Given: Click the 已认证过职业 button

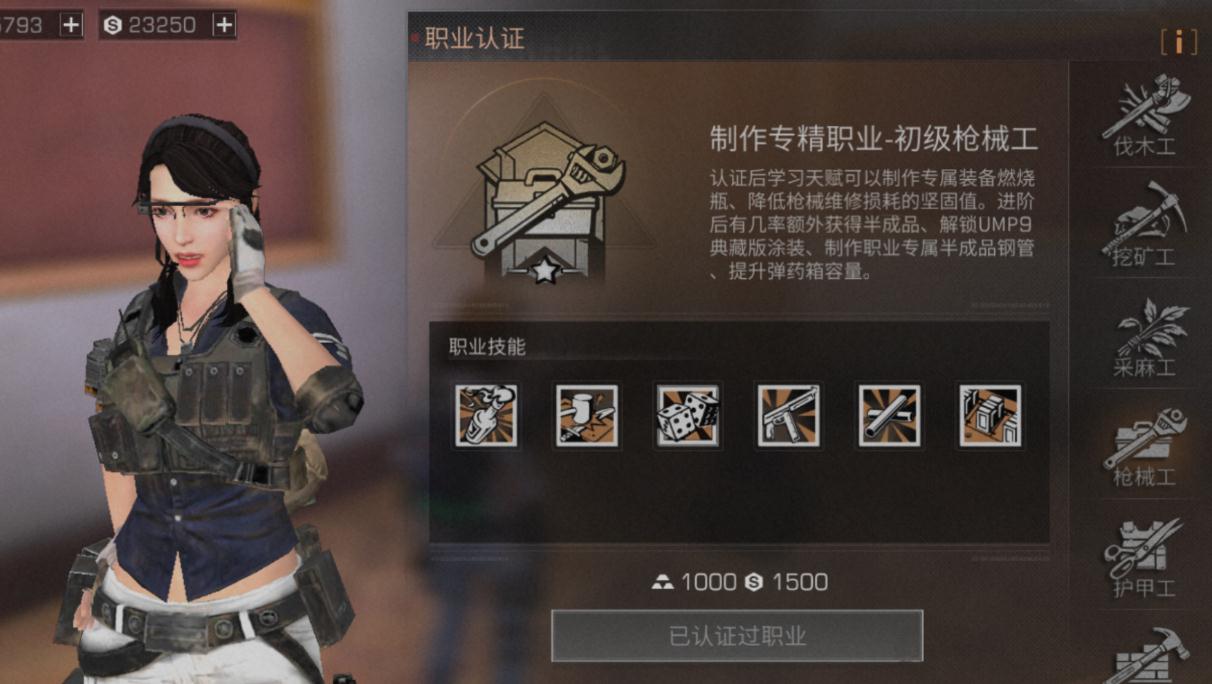Looking at the screenshot, I should 737,636.
